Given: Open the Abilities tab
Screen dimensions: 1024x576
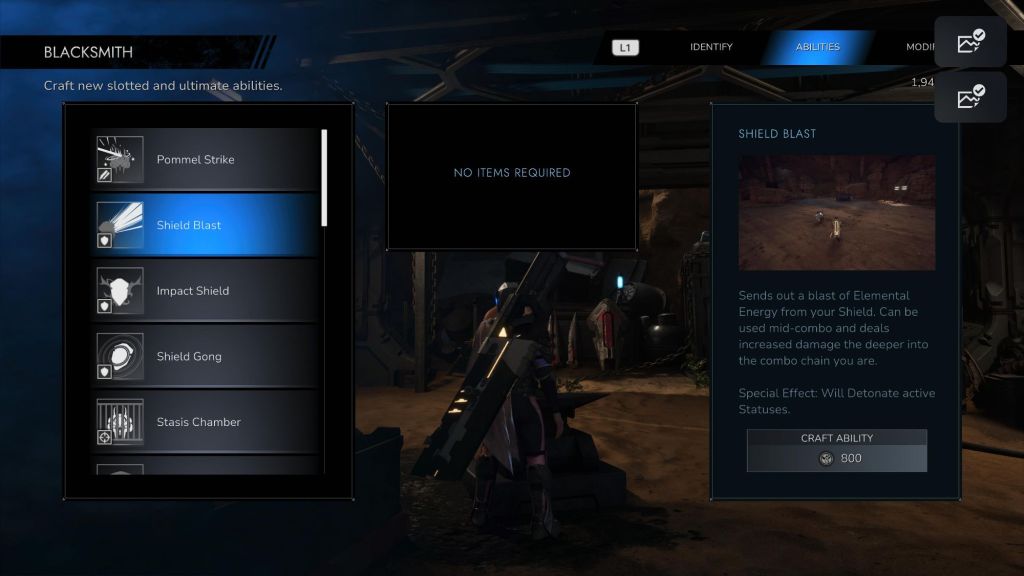Looking at the screenshot, I should coord(817,47).
